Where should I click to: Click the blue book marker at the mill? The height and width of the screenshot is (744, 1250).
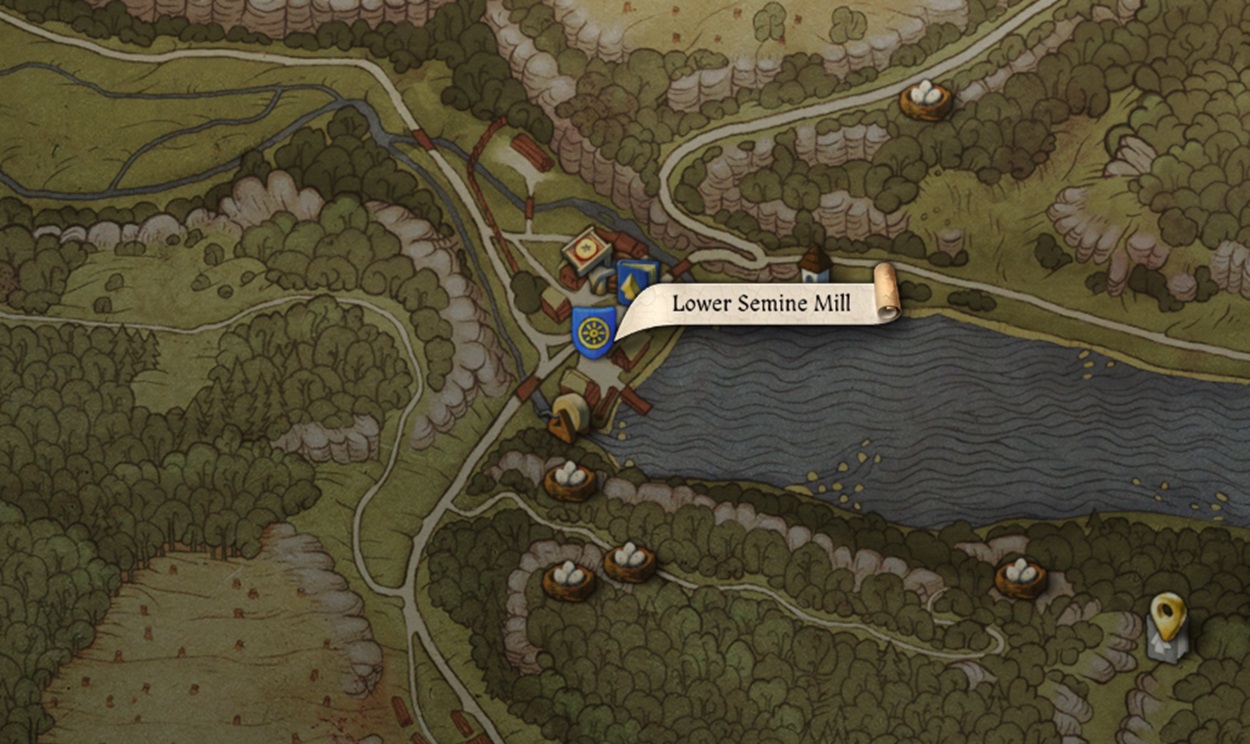[x=636, y=280]
